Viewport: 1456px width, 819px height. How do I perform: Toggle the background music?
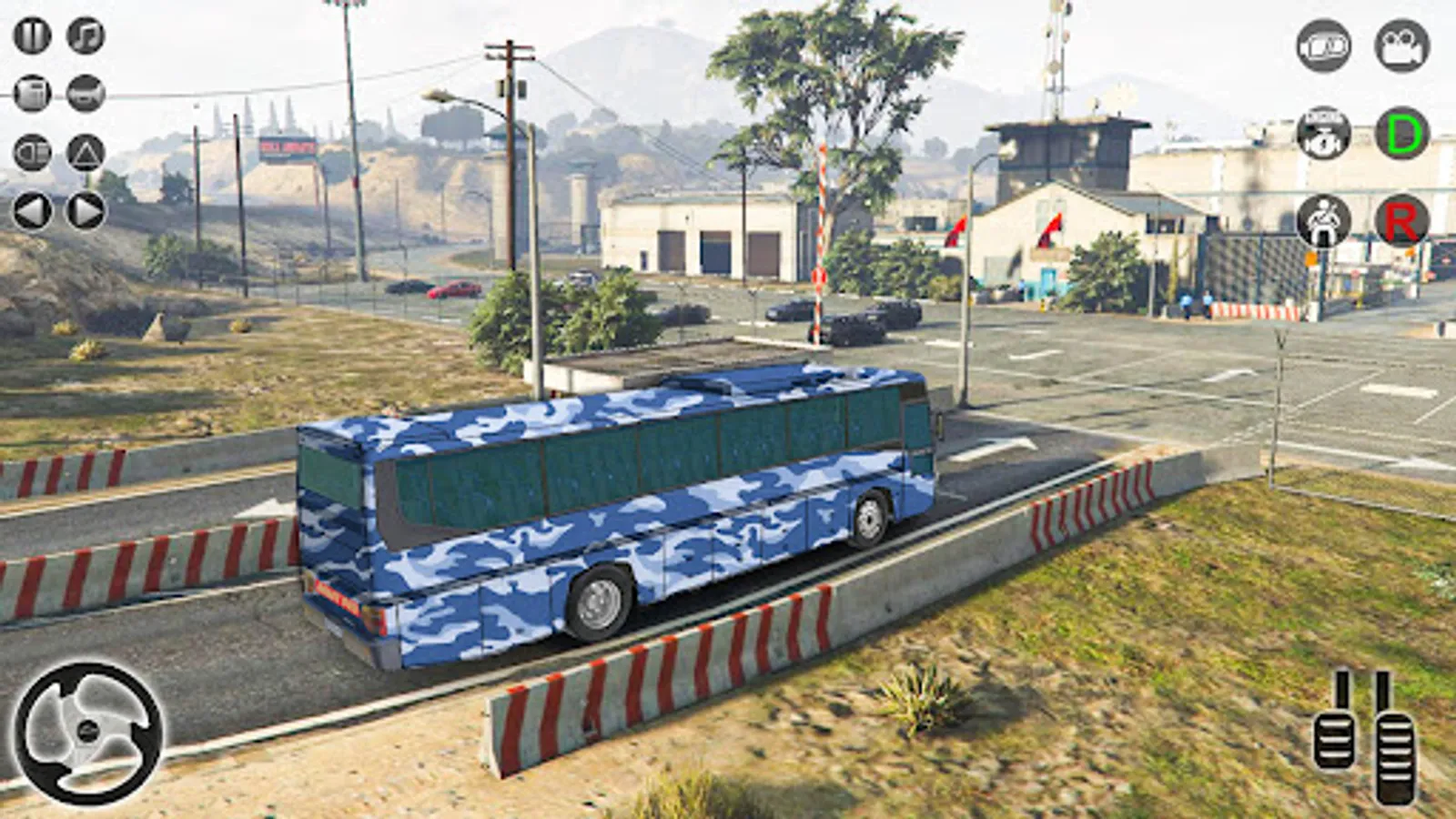85,35
